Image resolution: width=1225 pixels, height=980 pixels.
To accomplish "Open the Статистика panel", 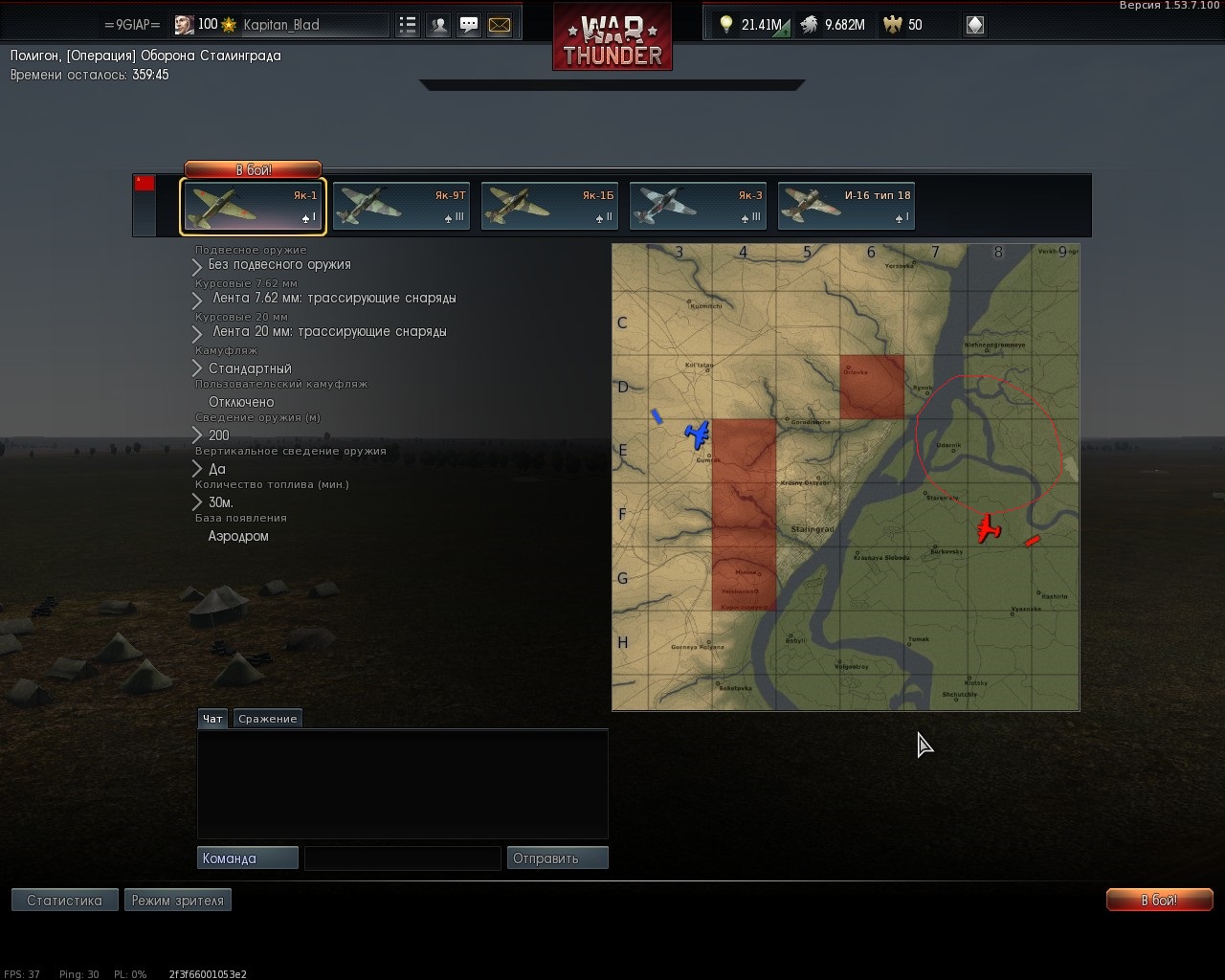I will pos(64,901).
